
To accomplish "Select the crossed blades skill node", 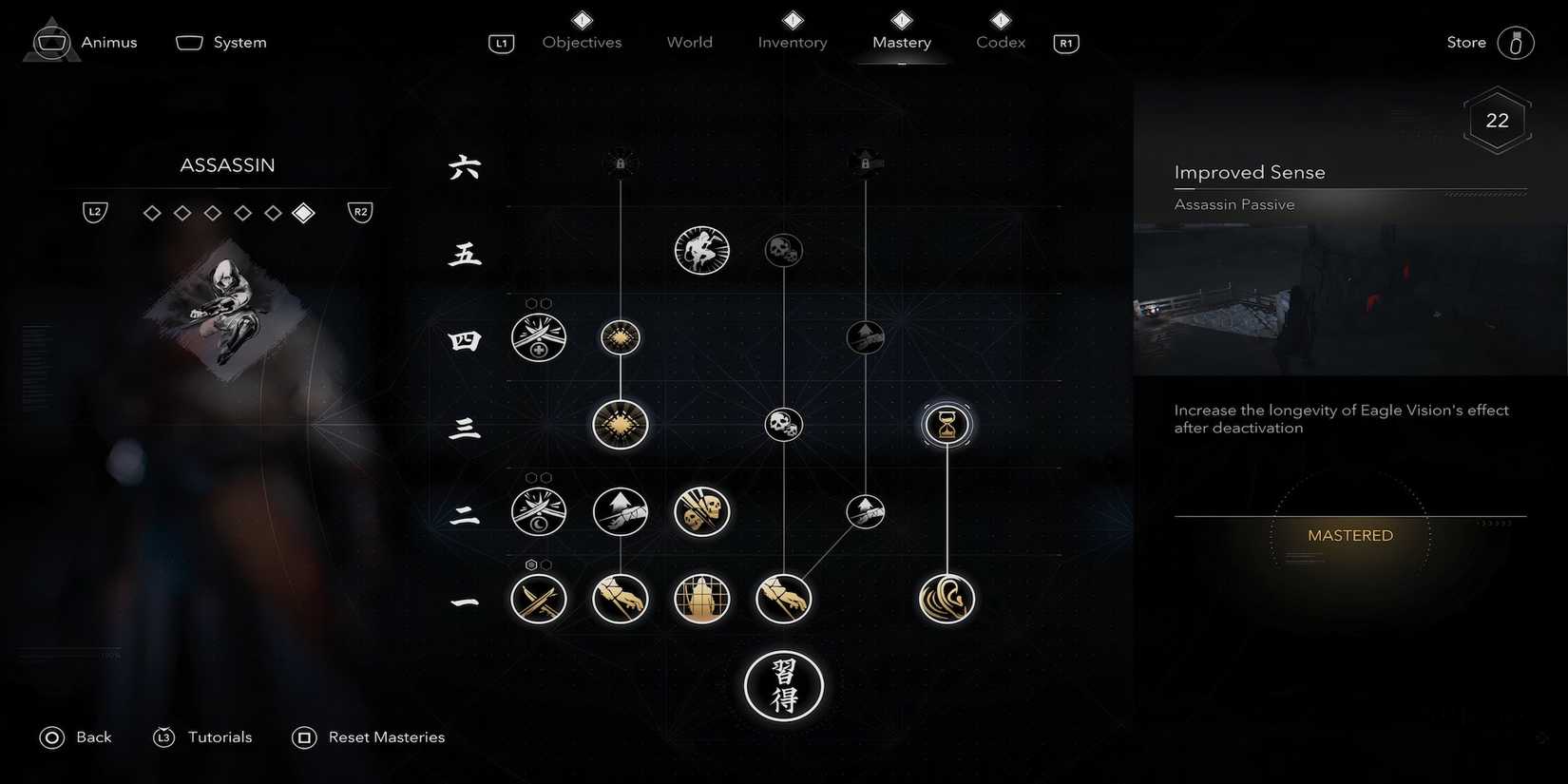I will coord(539,599).
